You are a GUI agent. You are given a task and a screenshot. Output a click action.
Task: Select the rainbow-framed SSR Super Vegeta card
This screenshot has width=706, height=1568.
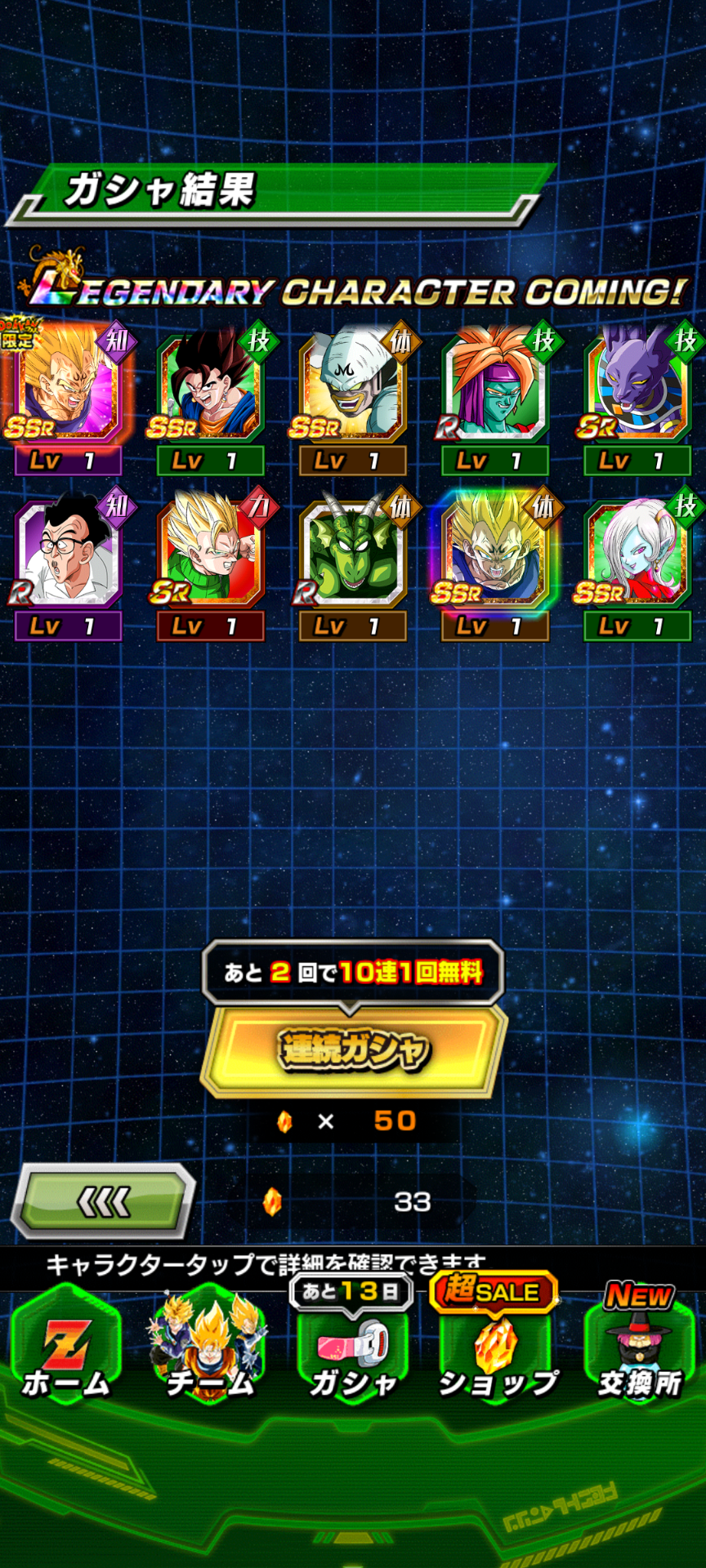[x=494, y=554]
